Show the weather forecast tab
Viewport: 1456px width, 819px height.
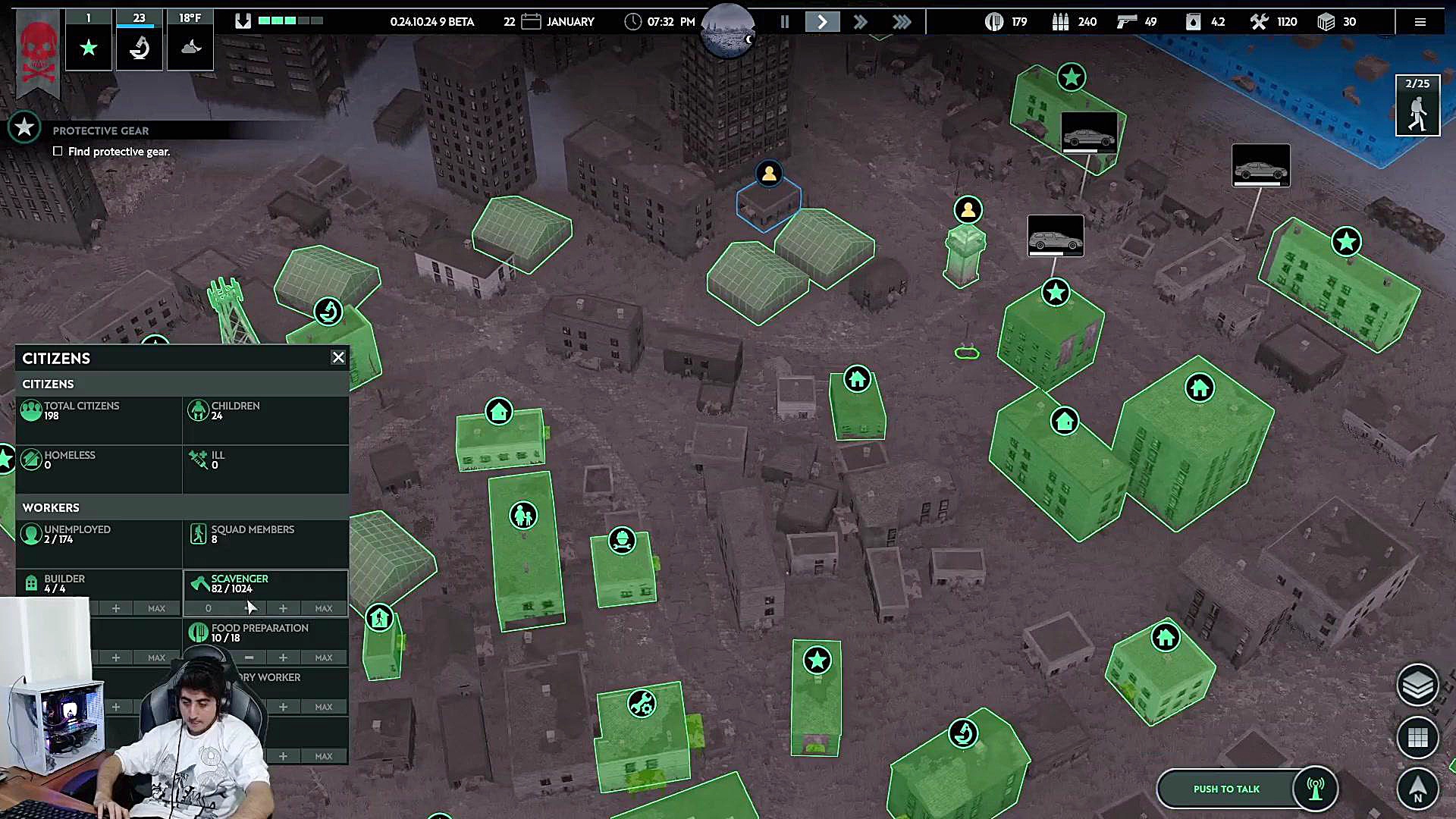pyautogui.click(x=190, y=48)
